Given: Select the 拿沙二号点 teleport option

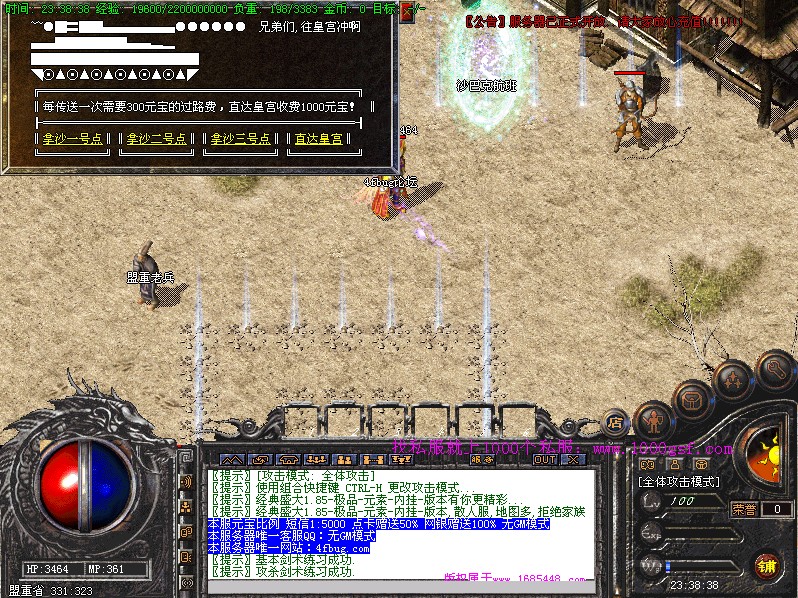Looking at the screenshot, I should tap(157, 140).
